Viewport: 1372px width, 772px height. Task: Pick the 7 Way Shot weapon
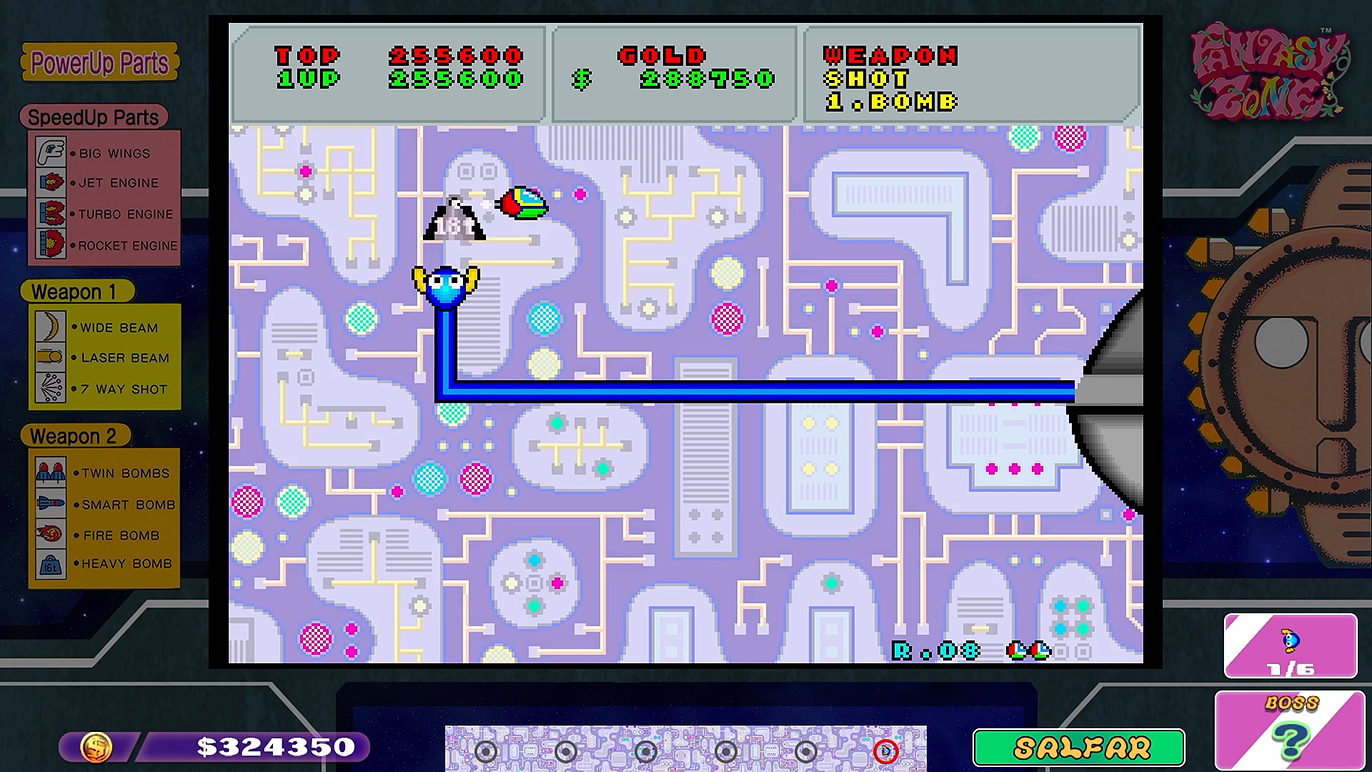(104, 389)
